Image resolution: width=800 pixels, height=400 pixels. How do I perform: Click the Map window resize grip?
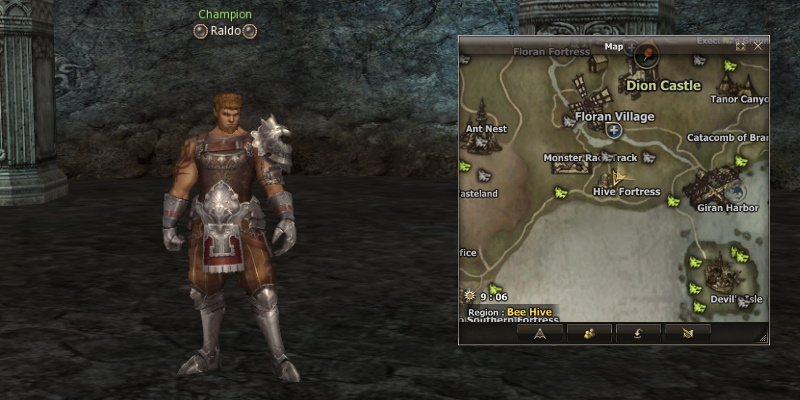tap(765, 341)
